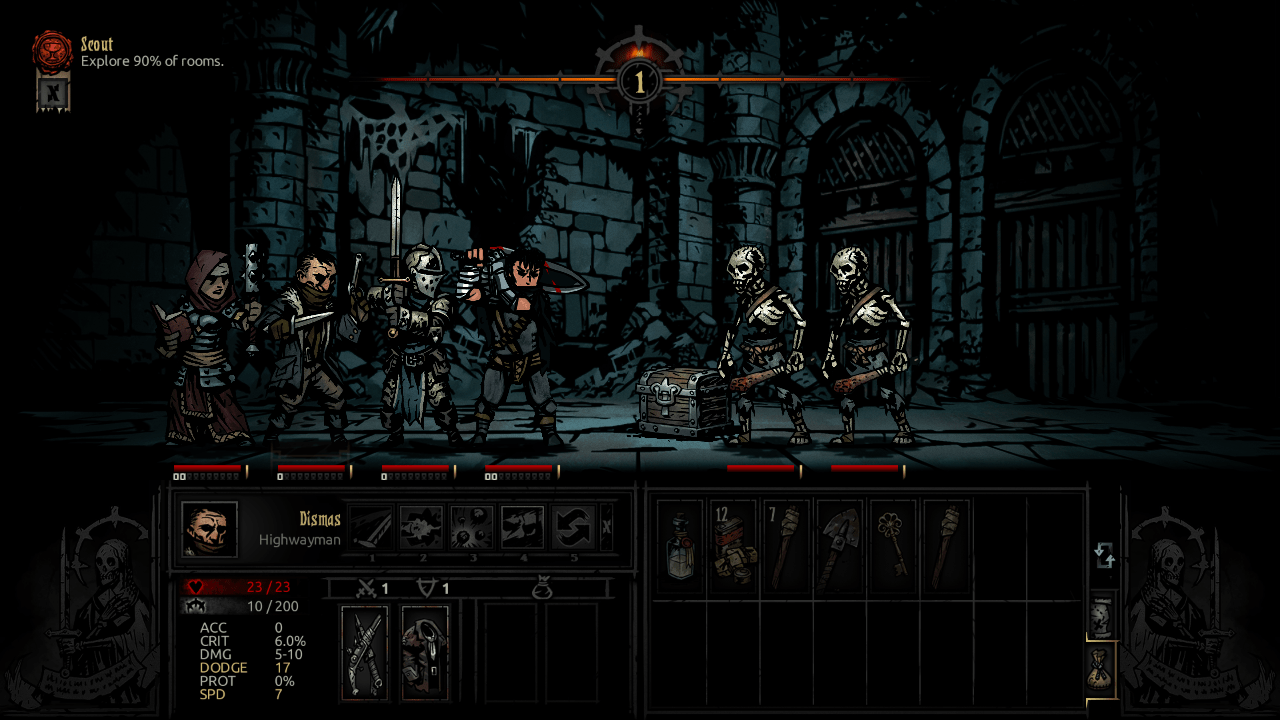Open the map scroll icon on inventory sidebar
The height and width of the screenshot is (720, 1280).
point(1100,615)
